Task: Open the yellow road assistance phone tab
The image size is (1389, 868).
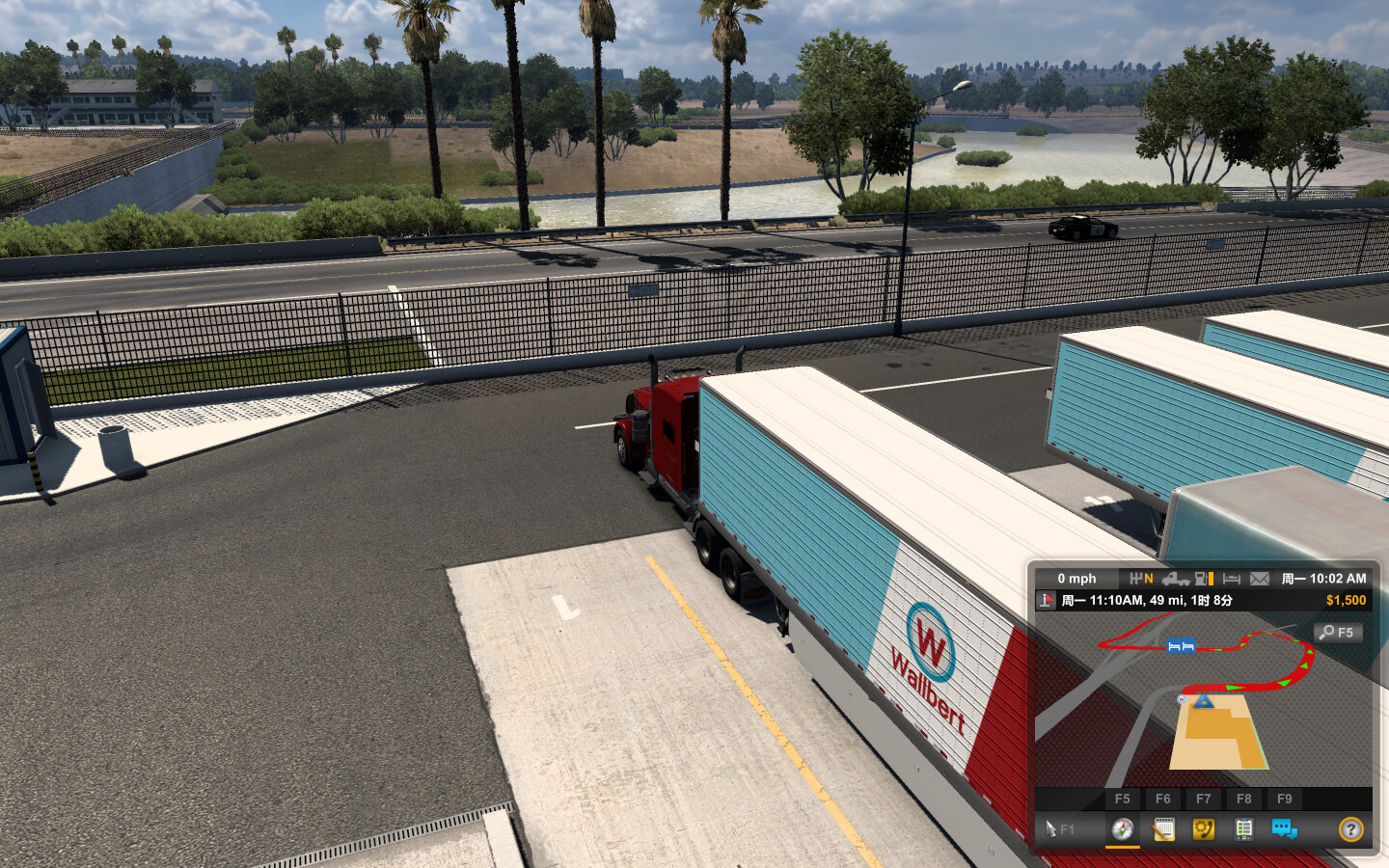Action: (1204, 828)
